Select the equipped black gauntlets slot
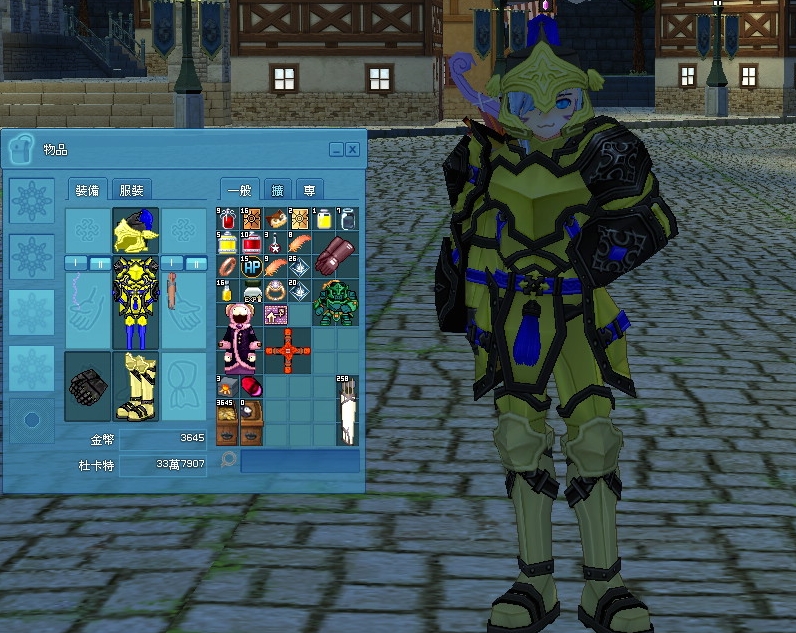The height and width of the screenshot is (633, 796). 87,386
